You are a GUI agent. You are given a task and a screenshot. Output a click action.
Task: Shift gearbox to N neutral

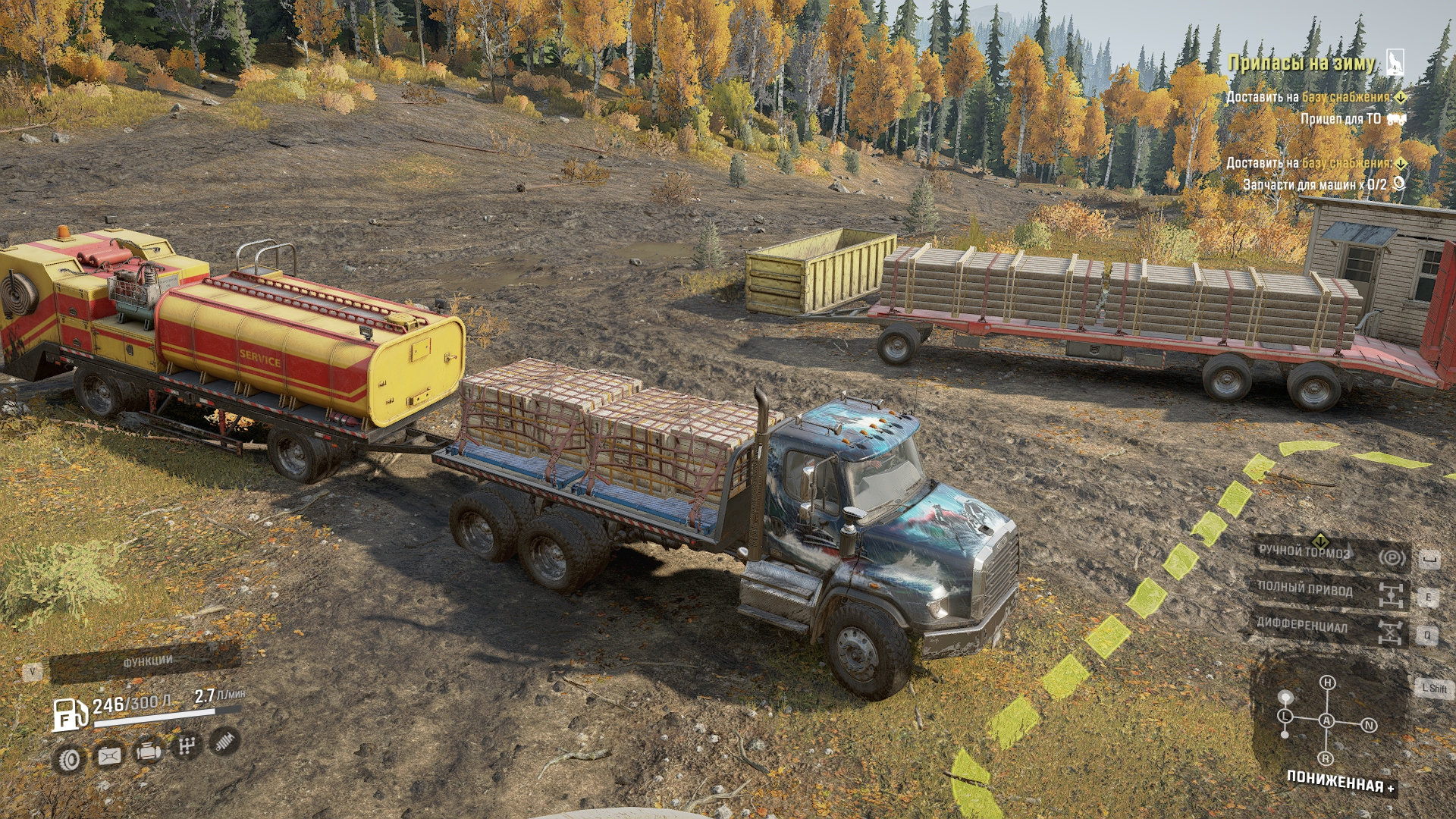[1369, 726]
